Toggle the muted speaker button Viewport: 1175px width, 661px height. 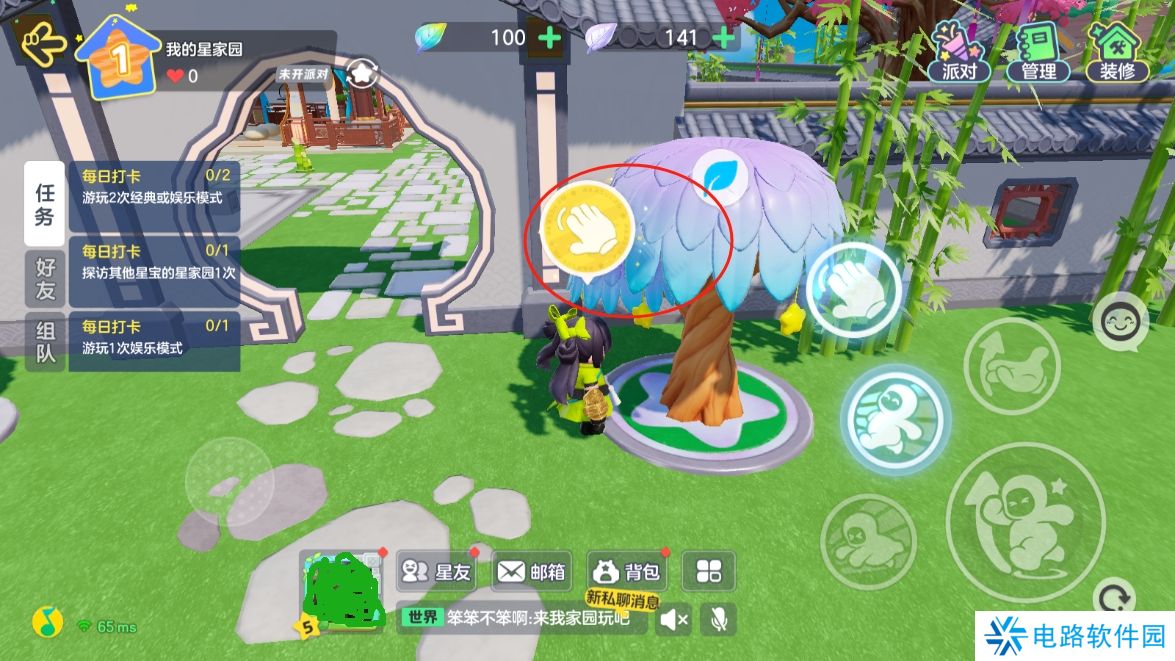675,620
